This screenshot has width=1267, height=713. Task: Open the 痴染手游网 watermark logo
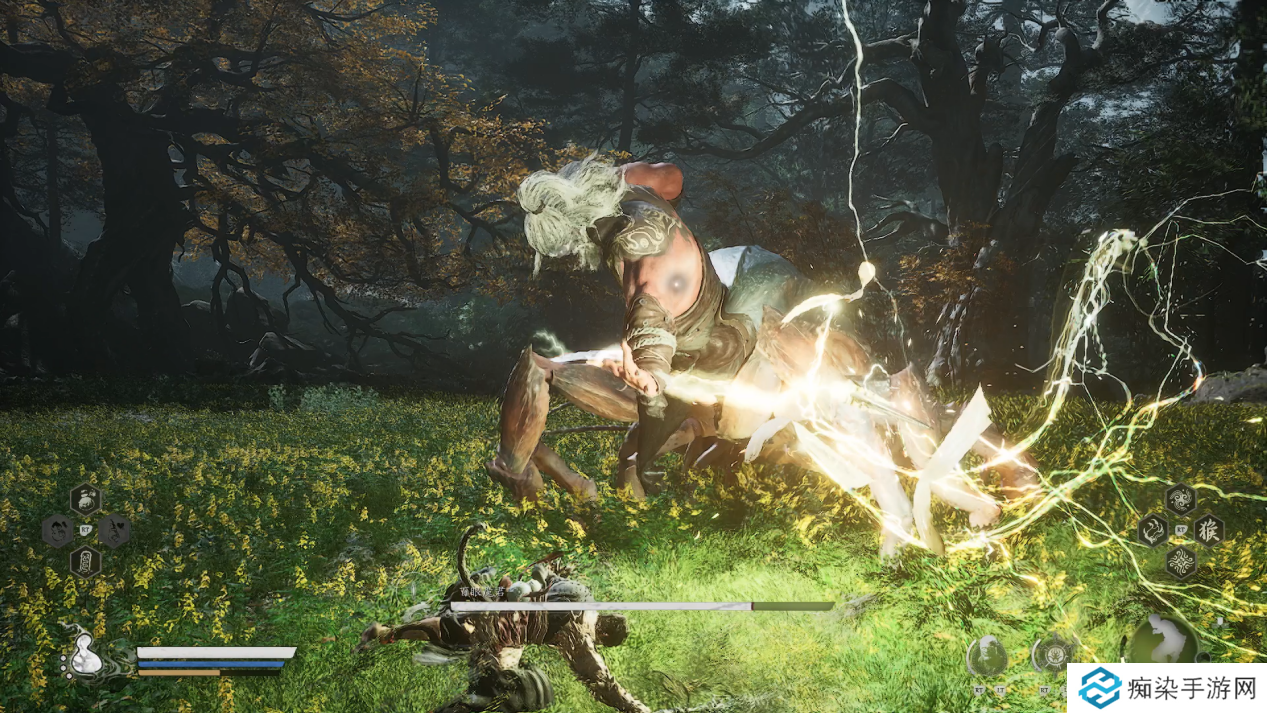(1166, 688)
